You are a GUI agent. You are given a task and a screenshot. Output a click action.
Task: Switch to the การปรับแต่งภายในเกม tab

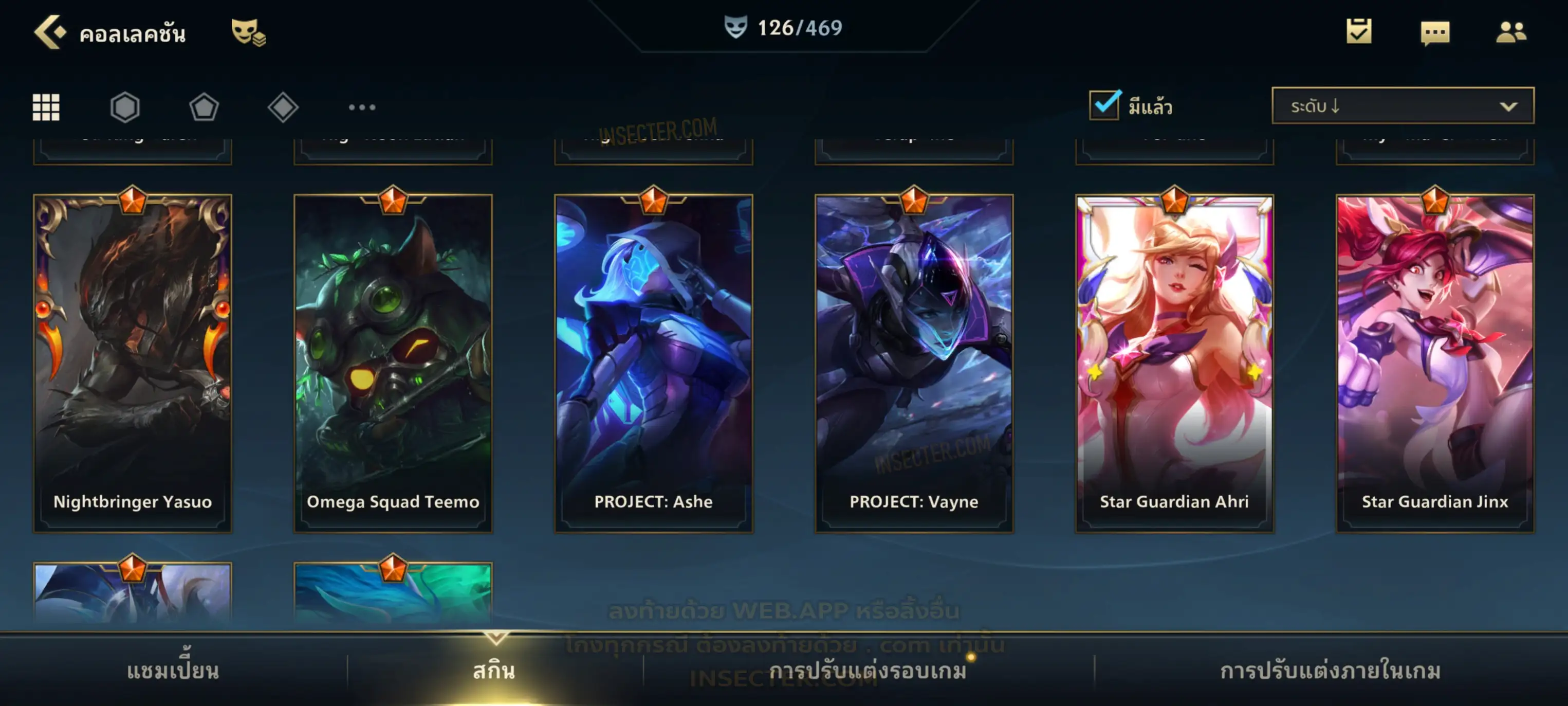(1331, 671)
